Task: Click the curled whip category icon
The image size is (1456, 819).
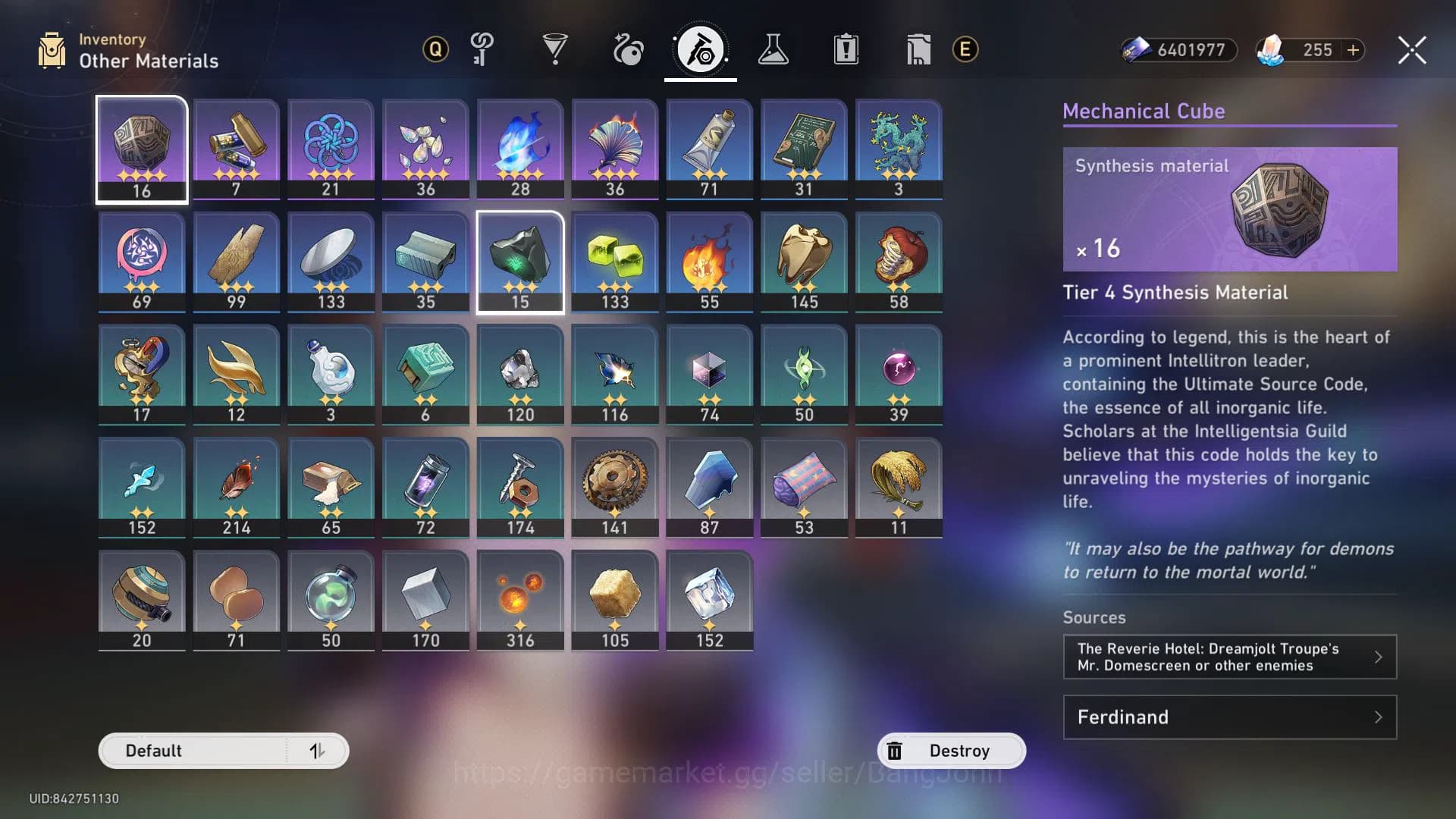Action: pyautogui.click(x=627, y=49)
